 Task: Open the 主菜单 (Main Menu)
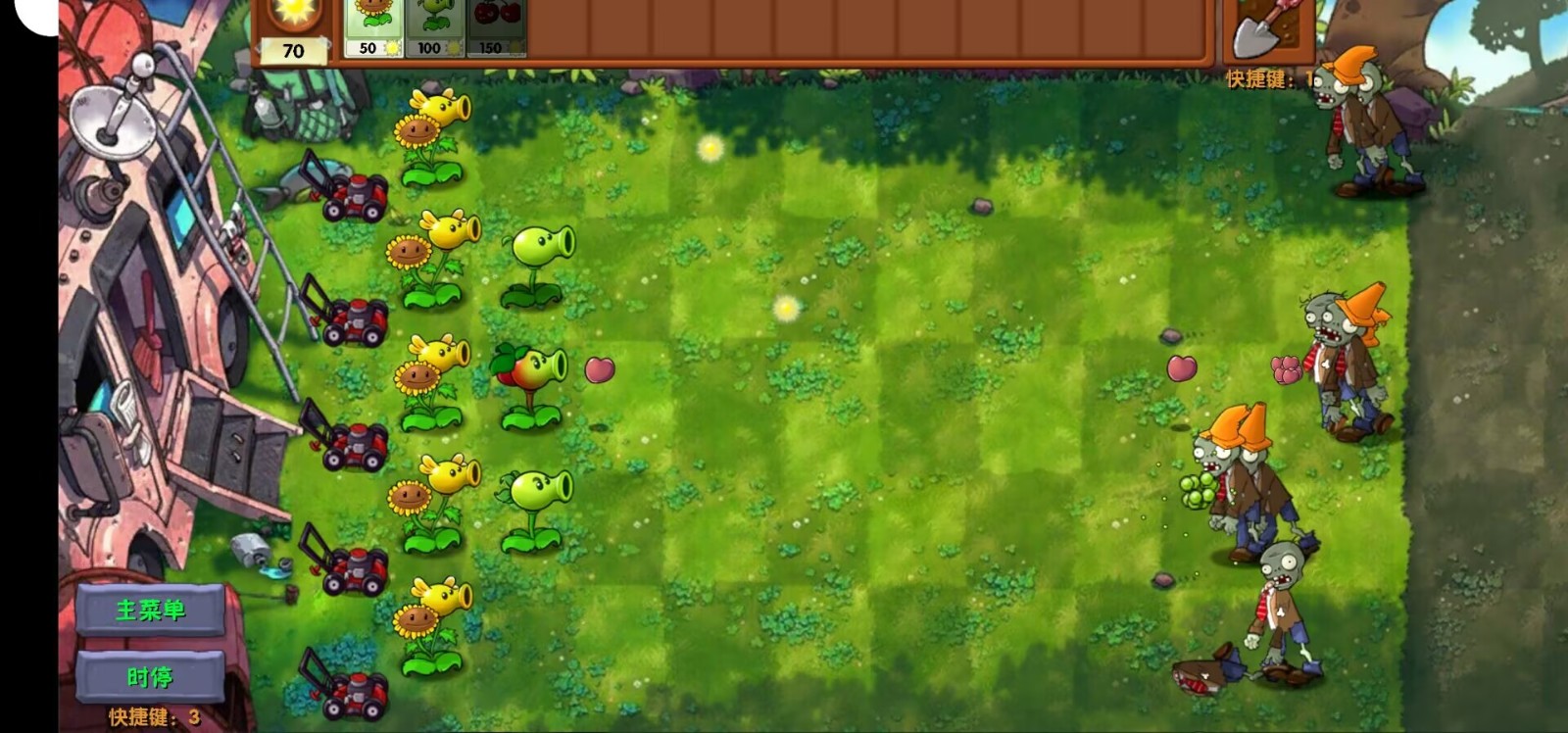pyautogui.click(x=149, y=608)
